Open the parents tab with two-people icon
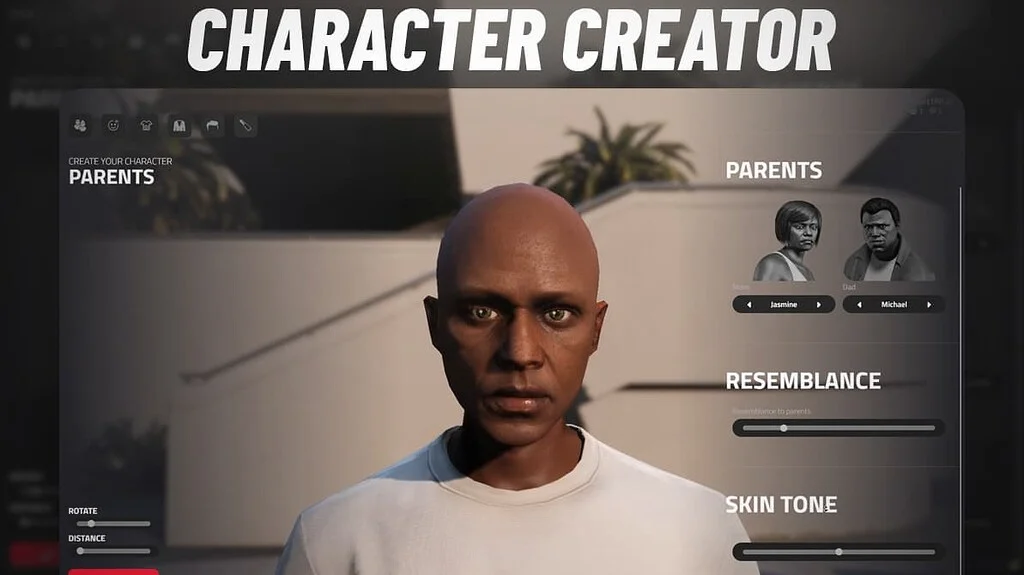 point(80,125)
